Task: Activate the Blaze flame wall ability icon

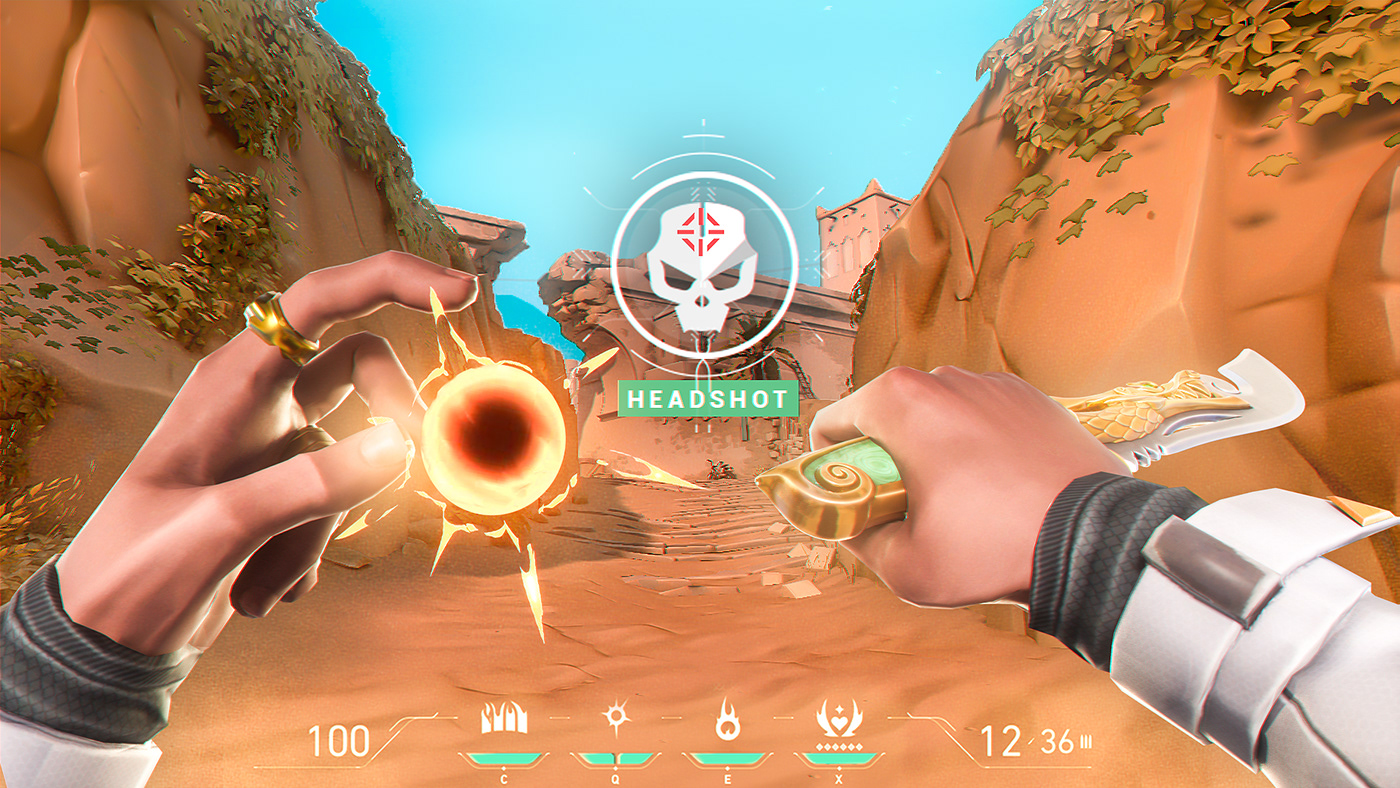Action: pyautogui.click(x=503, y=719)
